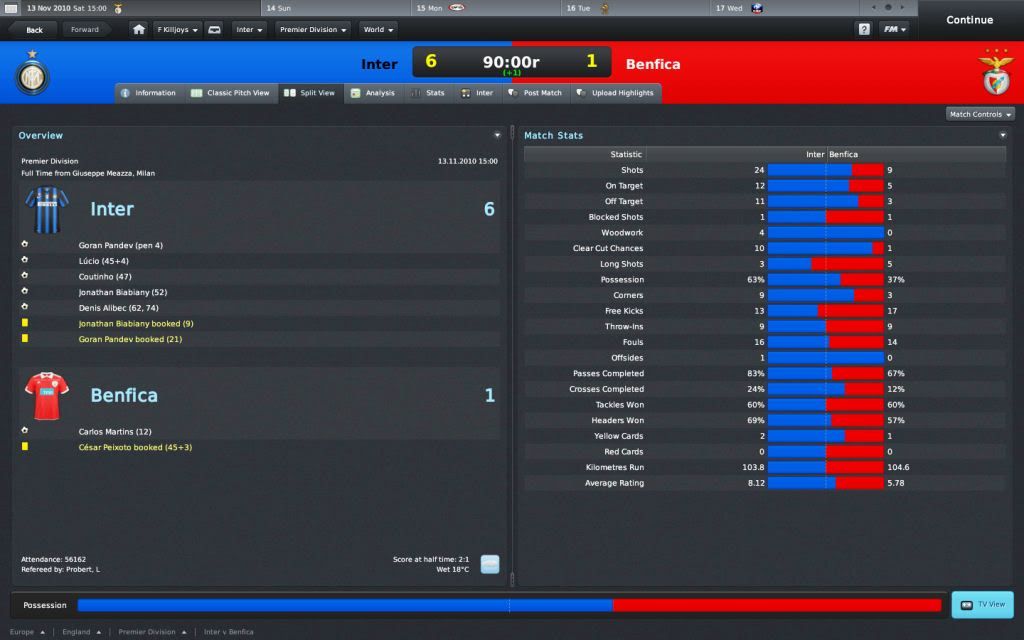Open the Premier Division dropdown menu
This screenshot has height=640, width=1024.
coord(313,30)
